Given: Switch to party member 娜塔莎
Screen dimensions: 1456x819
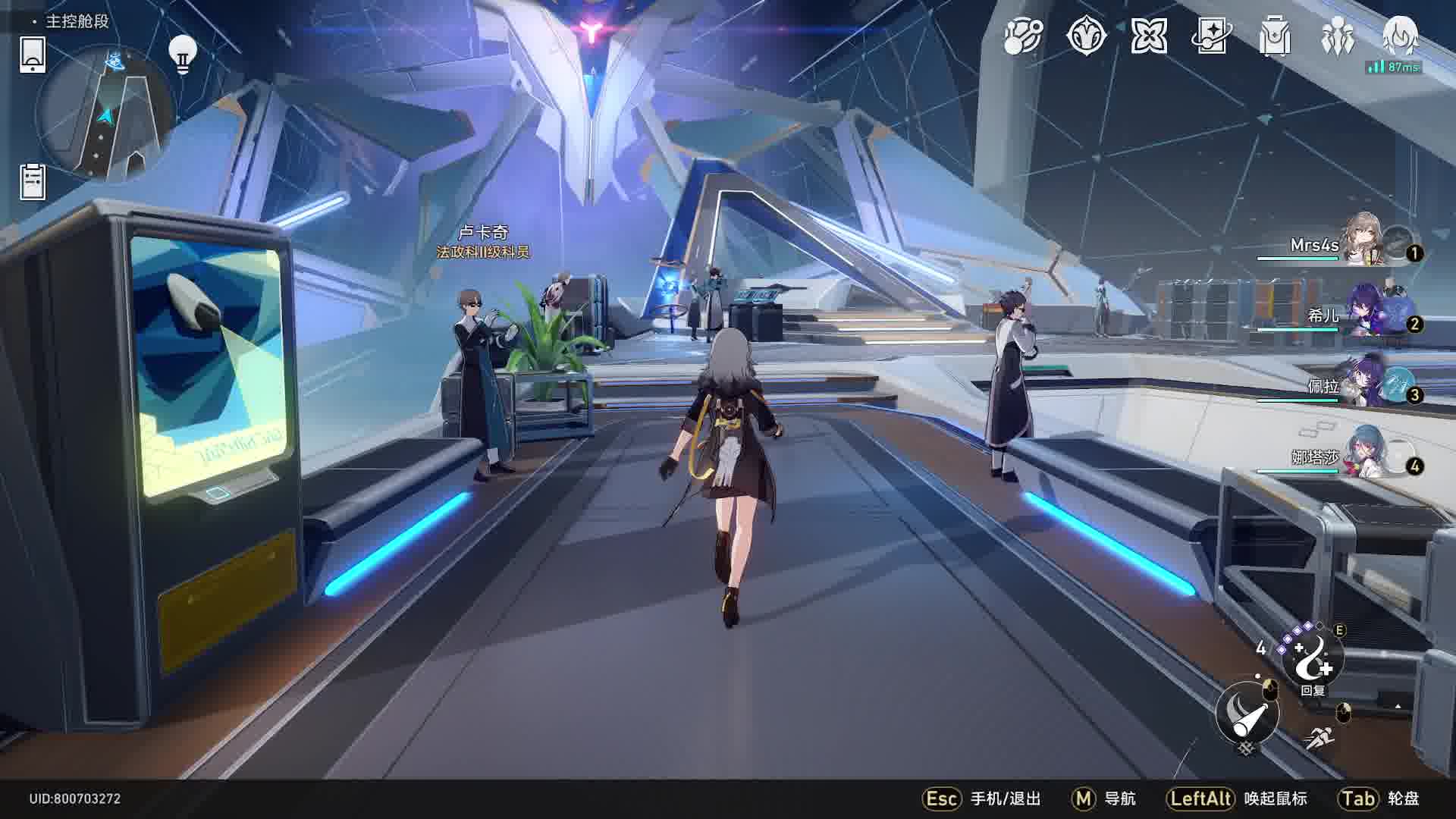Looking at the screenshot, I should pyautogui.click(x=1365, y=453).
